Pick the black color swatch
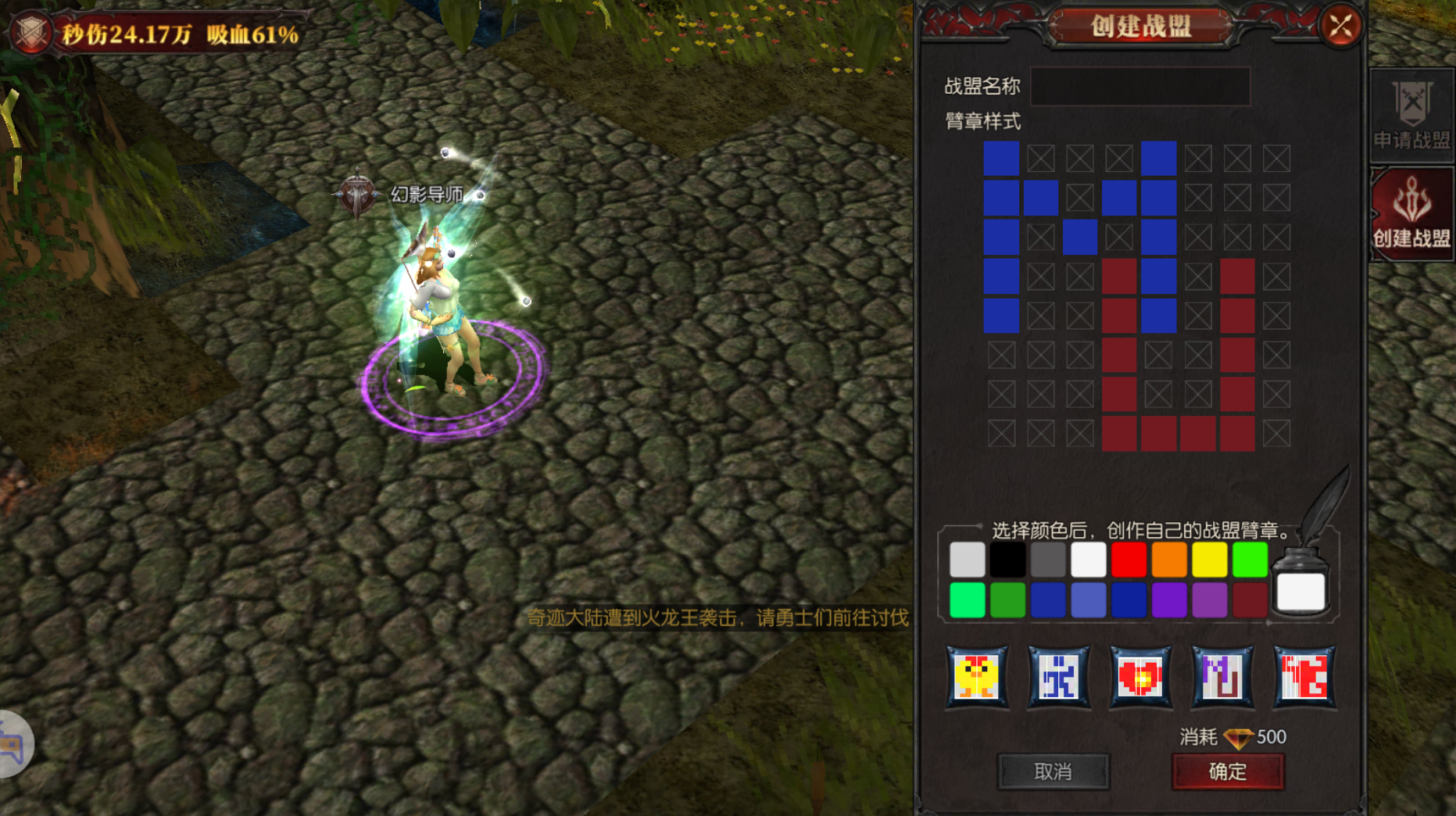1456x816 pixels. pos(1007,560)
